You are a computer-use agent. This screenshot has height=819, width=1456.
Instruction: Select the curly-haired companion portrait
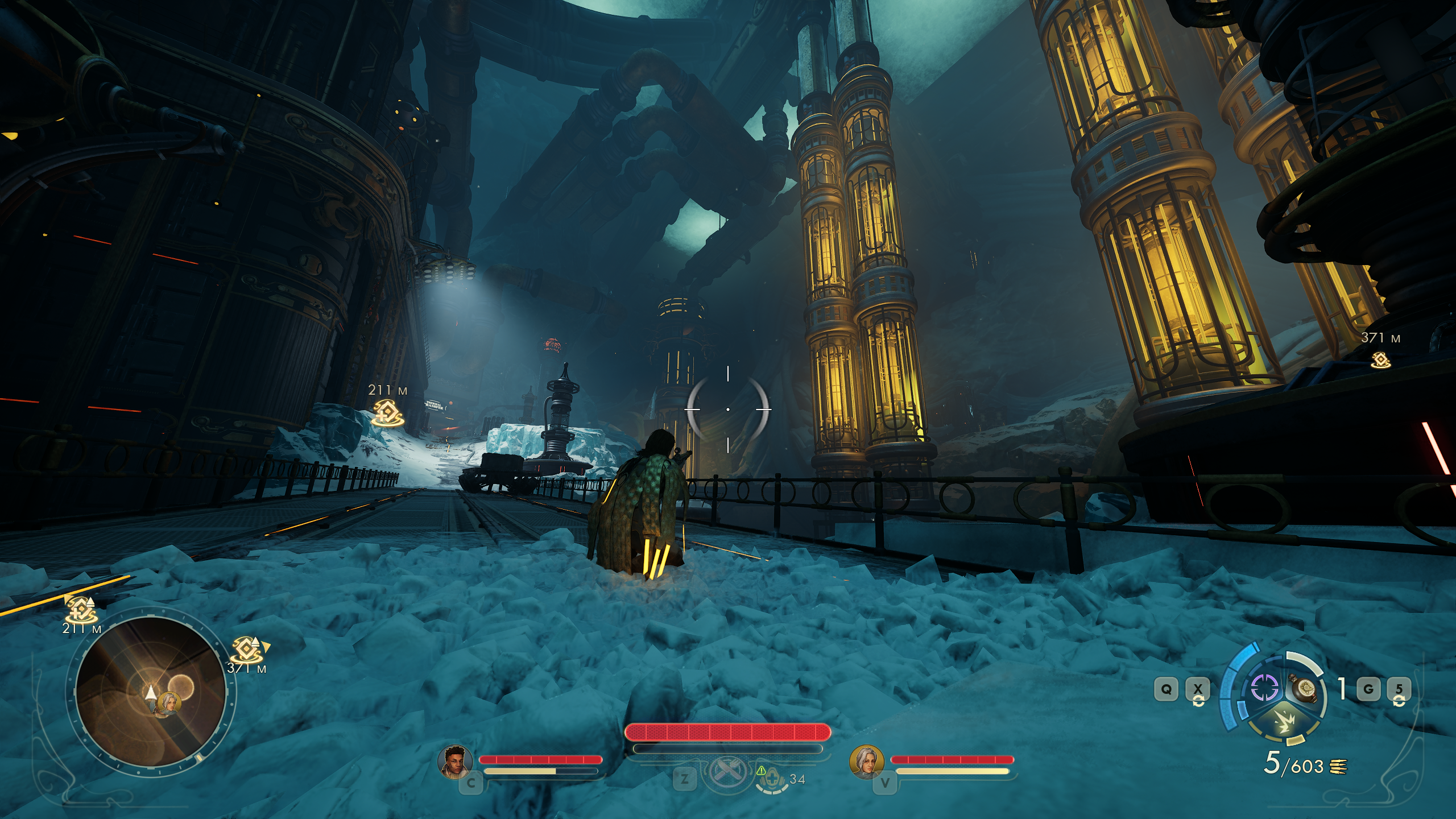click(x=455, y=761)
